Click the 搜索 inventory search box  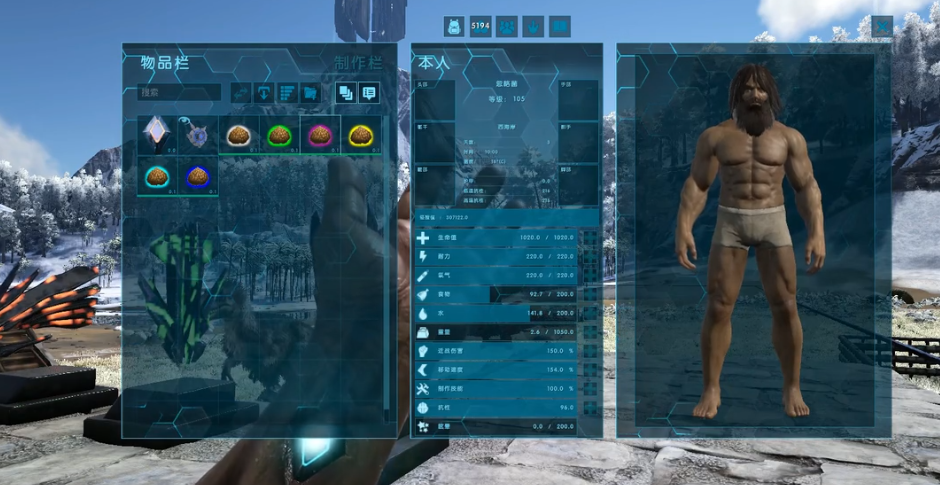tap(180, 92)
